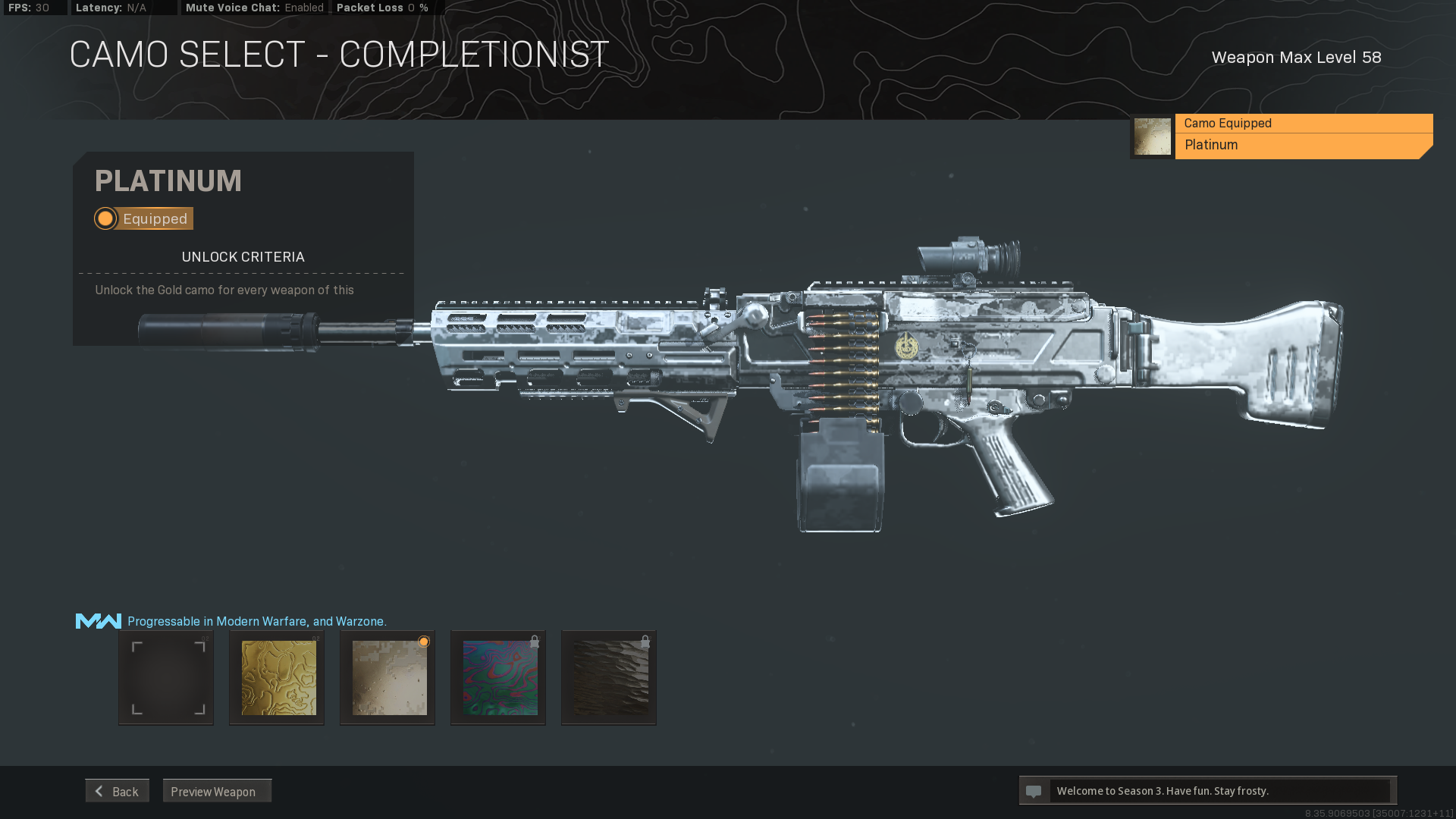The height and width of the screenshot is (819, 1456).
Task: Click Preview Weapon
Action: [217, 791]
